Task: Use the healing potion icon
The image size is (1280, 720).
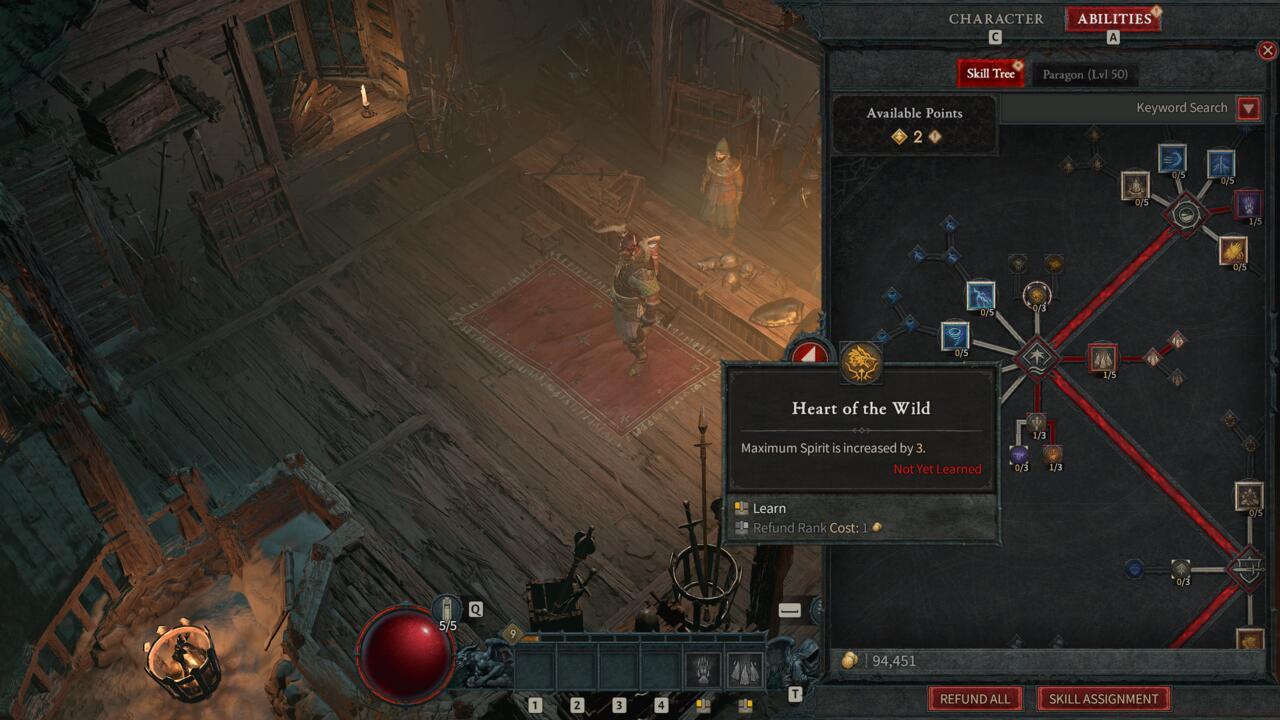Action: coord(447,608)
